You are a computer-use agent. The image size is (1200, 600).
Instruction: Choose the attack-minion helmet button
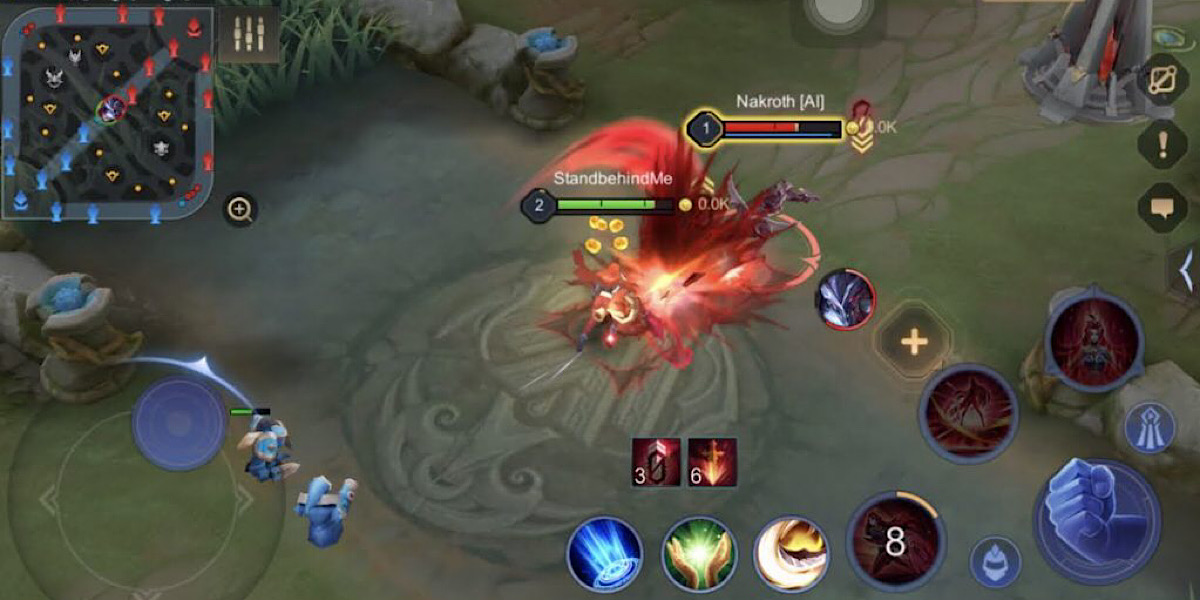995,562
